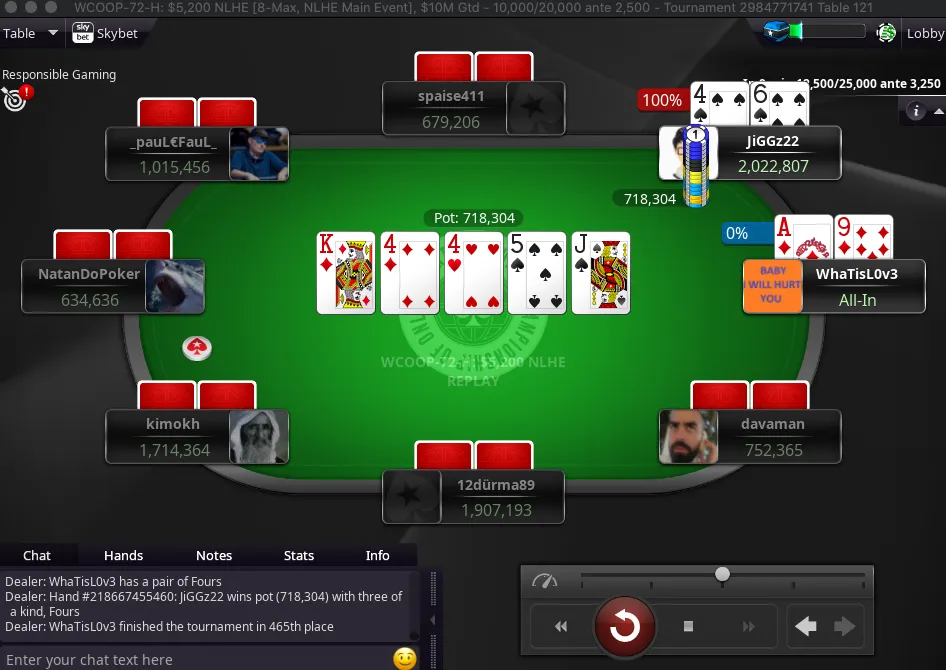Go to the previous hand
Viewport: 946px width, 670px height.
click(806, 627)
